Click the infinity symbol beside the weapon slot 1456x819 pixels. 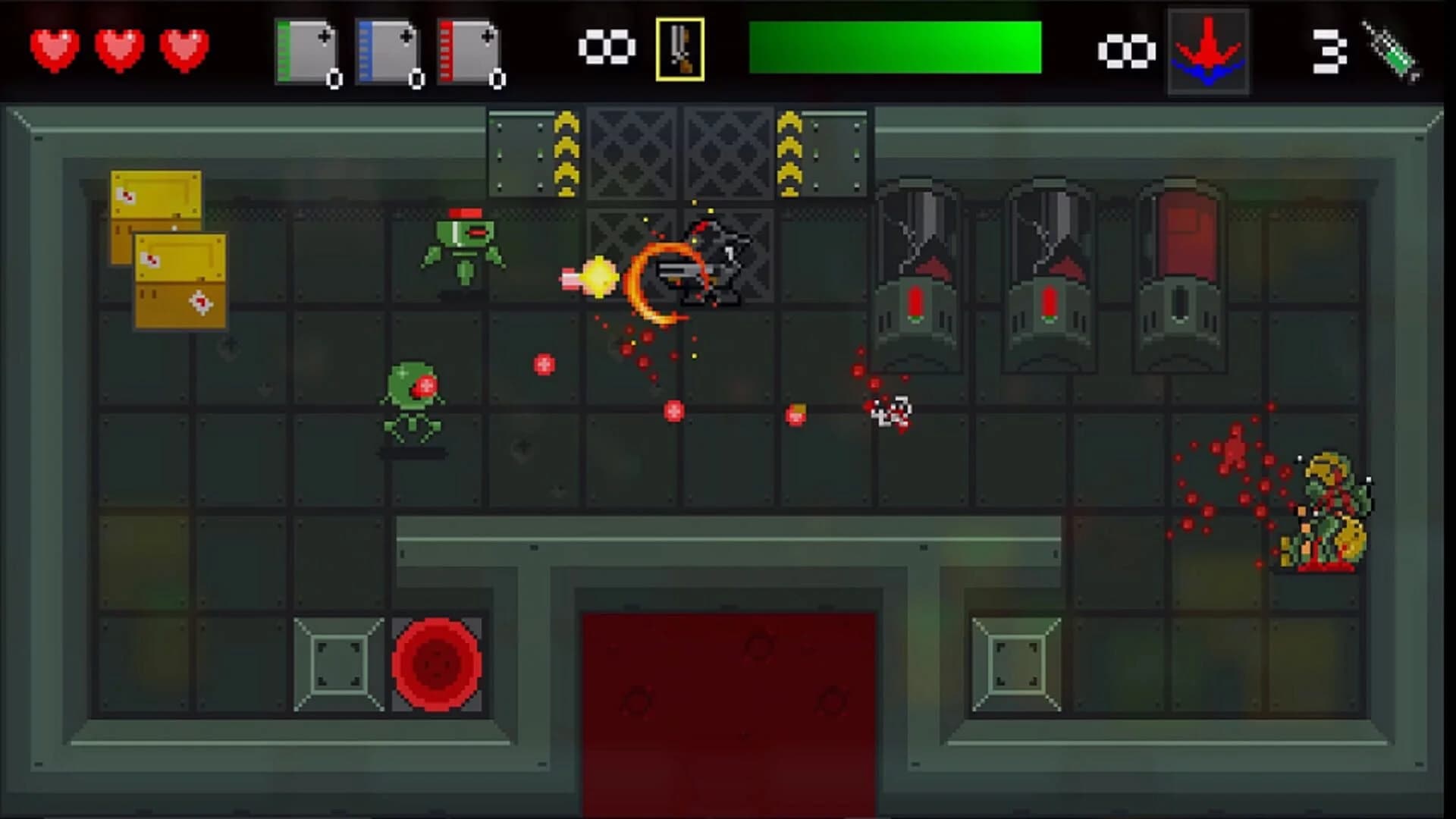pos(607,47)
